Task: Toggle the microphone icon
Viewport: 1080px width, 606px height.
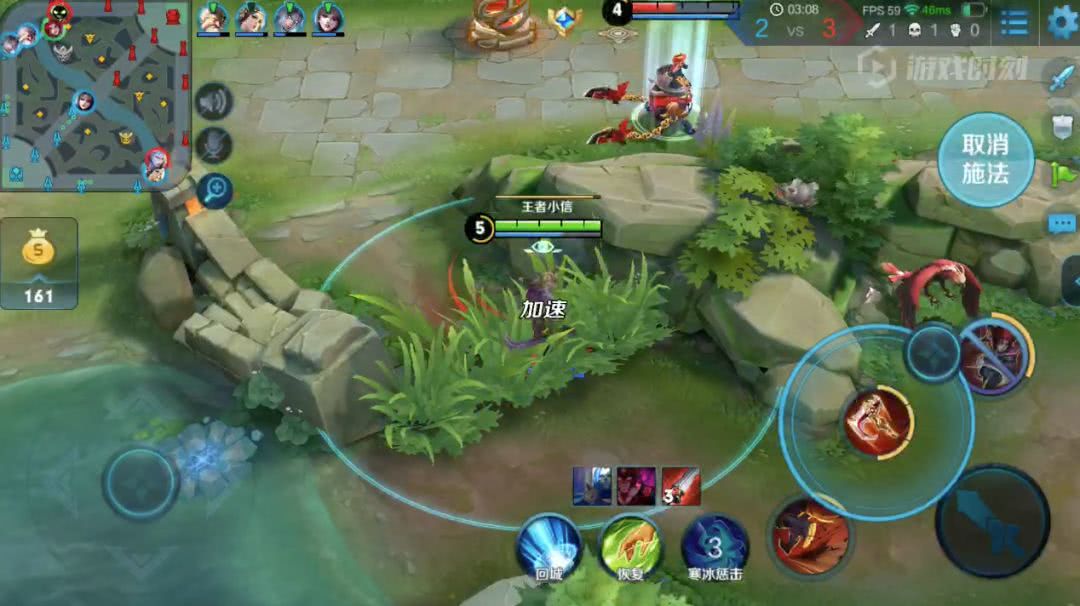Action: click(213, 146)
